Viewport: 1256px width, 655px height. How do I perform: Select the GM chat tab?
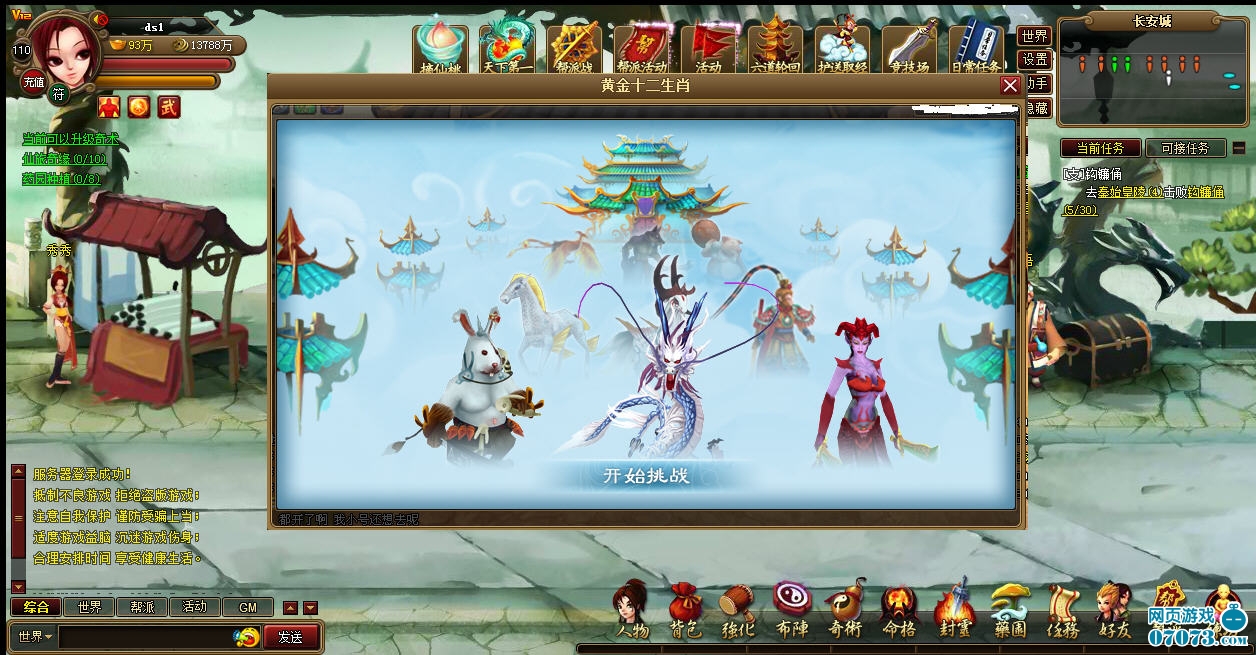coord(248,607)
